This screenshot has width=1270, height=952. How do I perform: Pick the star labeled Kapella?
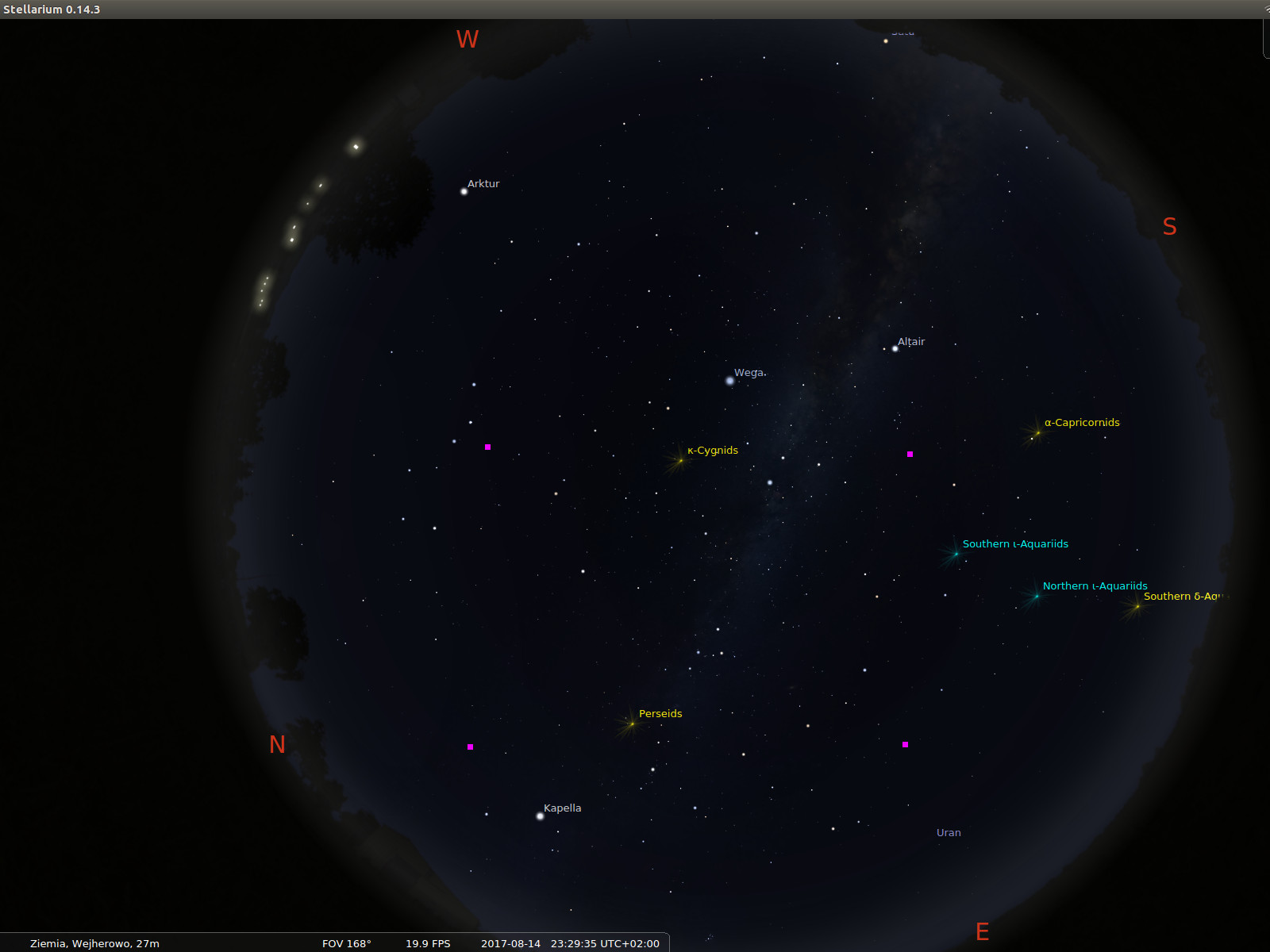541,816
